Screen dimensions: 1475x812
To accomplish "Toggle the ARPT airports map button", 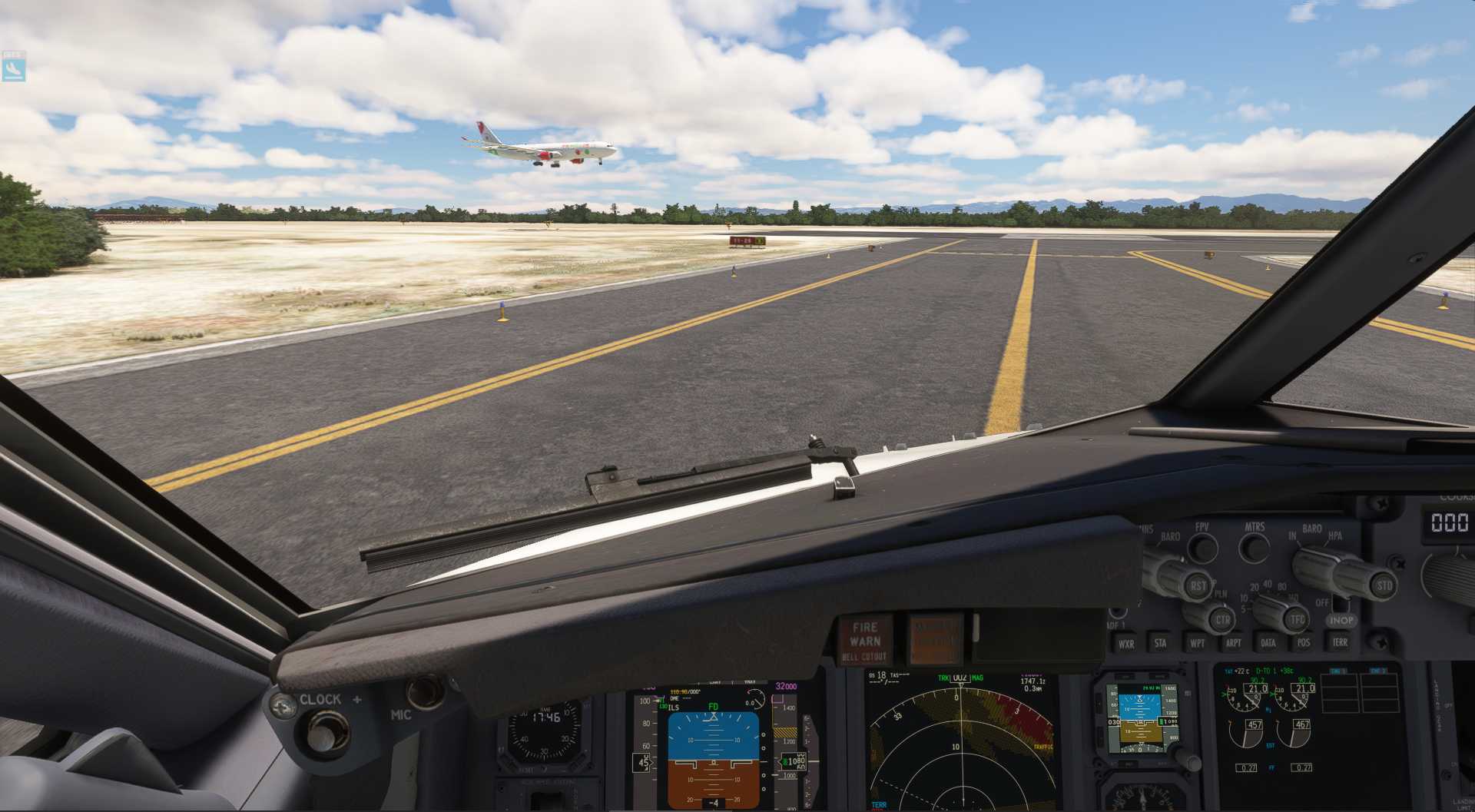I will click(x=1233, y=642).
